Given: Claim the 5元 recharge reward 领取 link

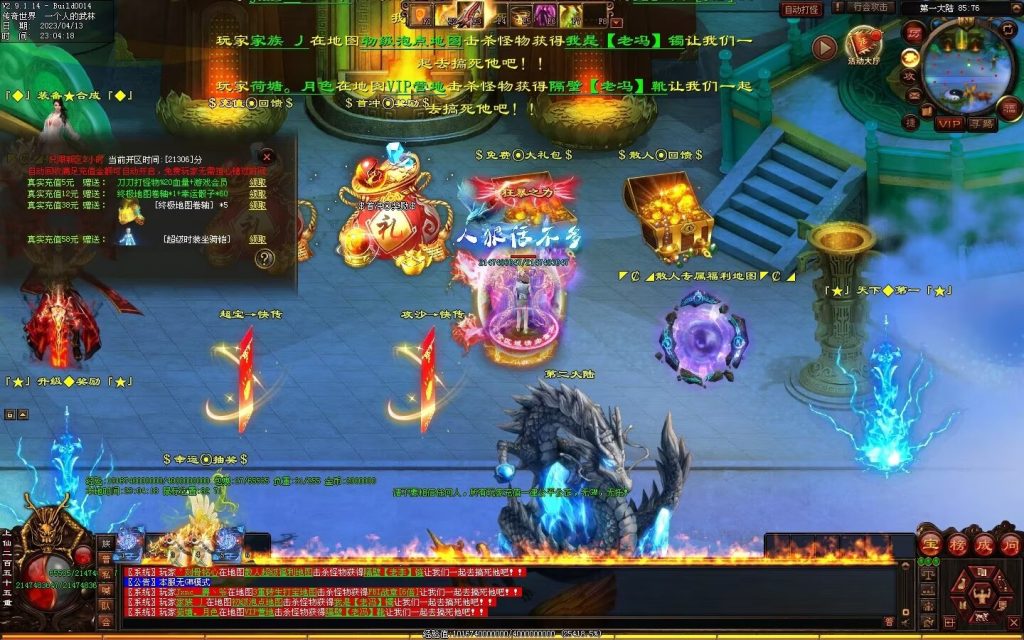Looking at the screenshot, I should (257, 183).
